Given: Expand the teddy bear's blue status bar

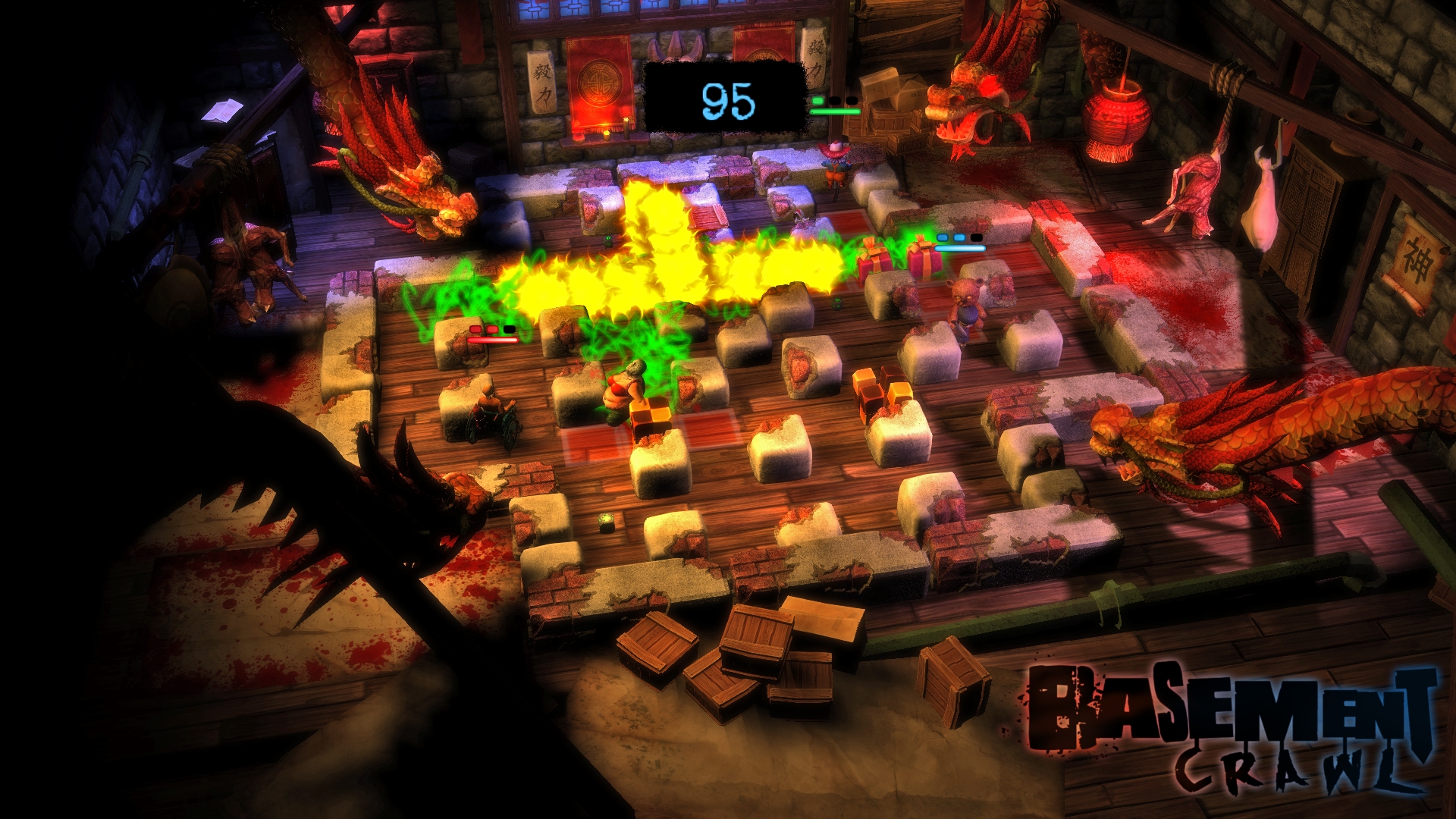Looking at the screenshot, I should point(958,248).
